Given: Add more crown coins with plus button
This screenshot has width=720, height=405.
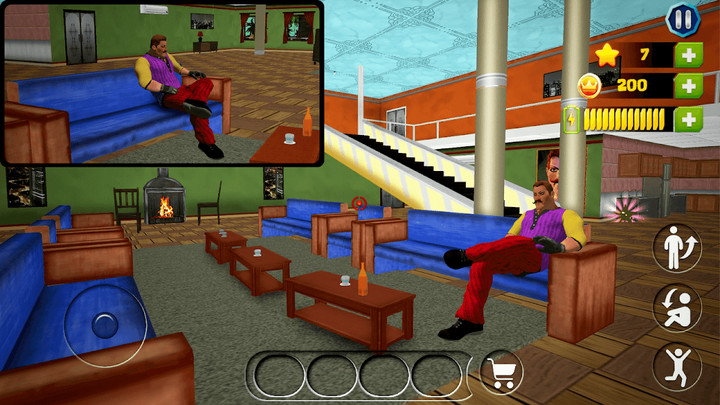Looking at the screenshot, I should pyautogui.click(x=688, y=86).
